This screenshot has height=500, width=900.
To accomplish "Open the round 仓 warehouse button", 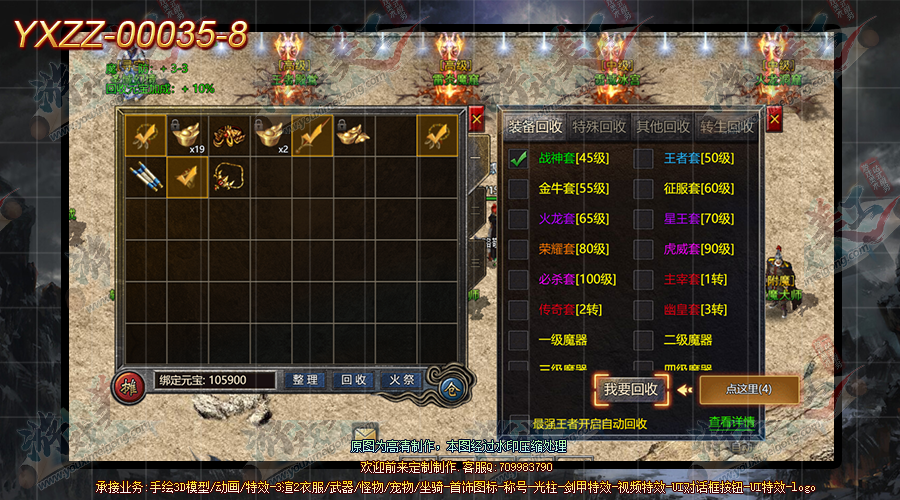I will [453, 387].
